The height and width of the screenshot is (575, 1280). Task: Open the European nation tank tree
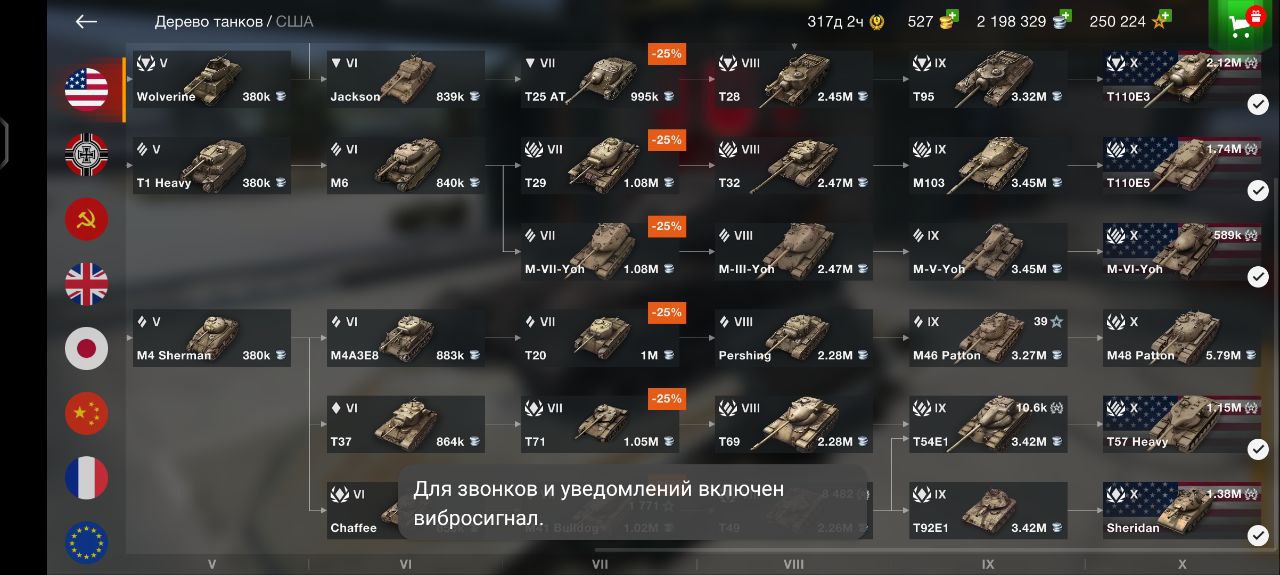(87, 542)
